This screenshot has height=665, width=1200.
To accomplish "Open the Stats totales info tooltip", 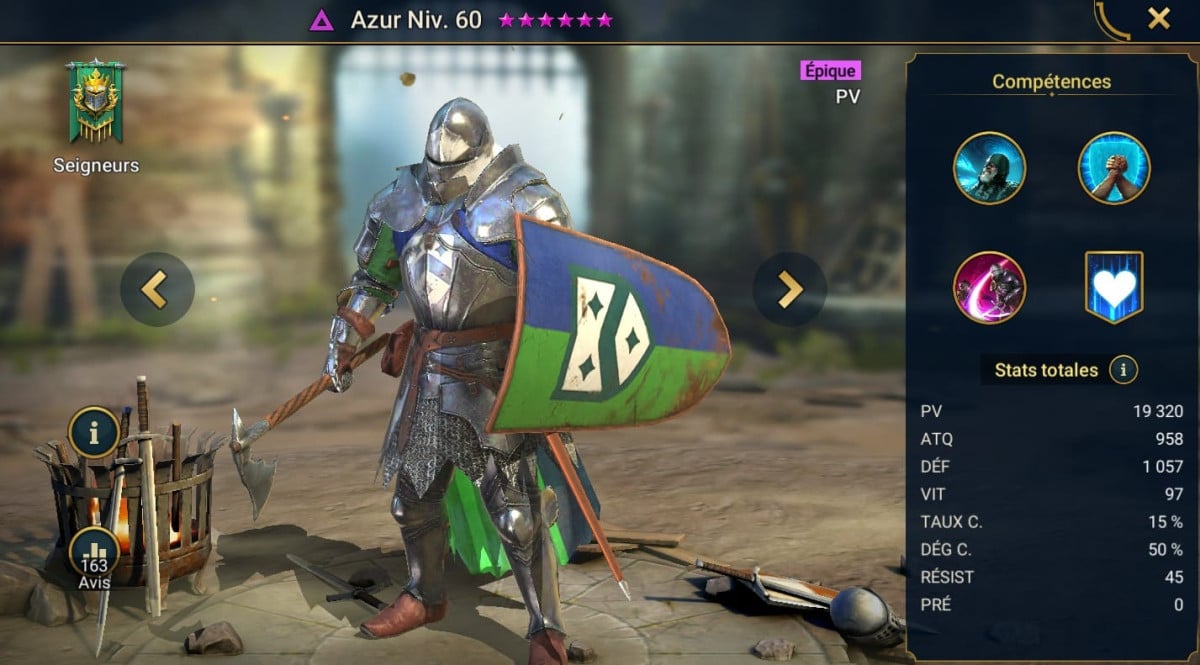I will click(1123, 370).
